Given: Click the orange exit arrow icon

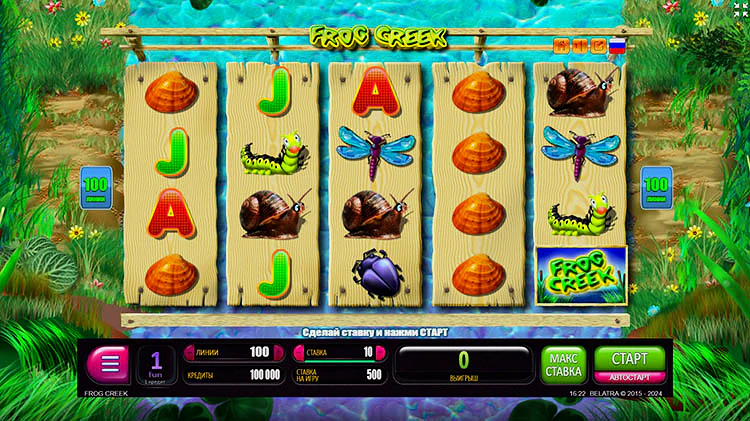Looking at the screenshot, I should 598,45.
